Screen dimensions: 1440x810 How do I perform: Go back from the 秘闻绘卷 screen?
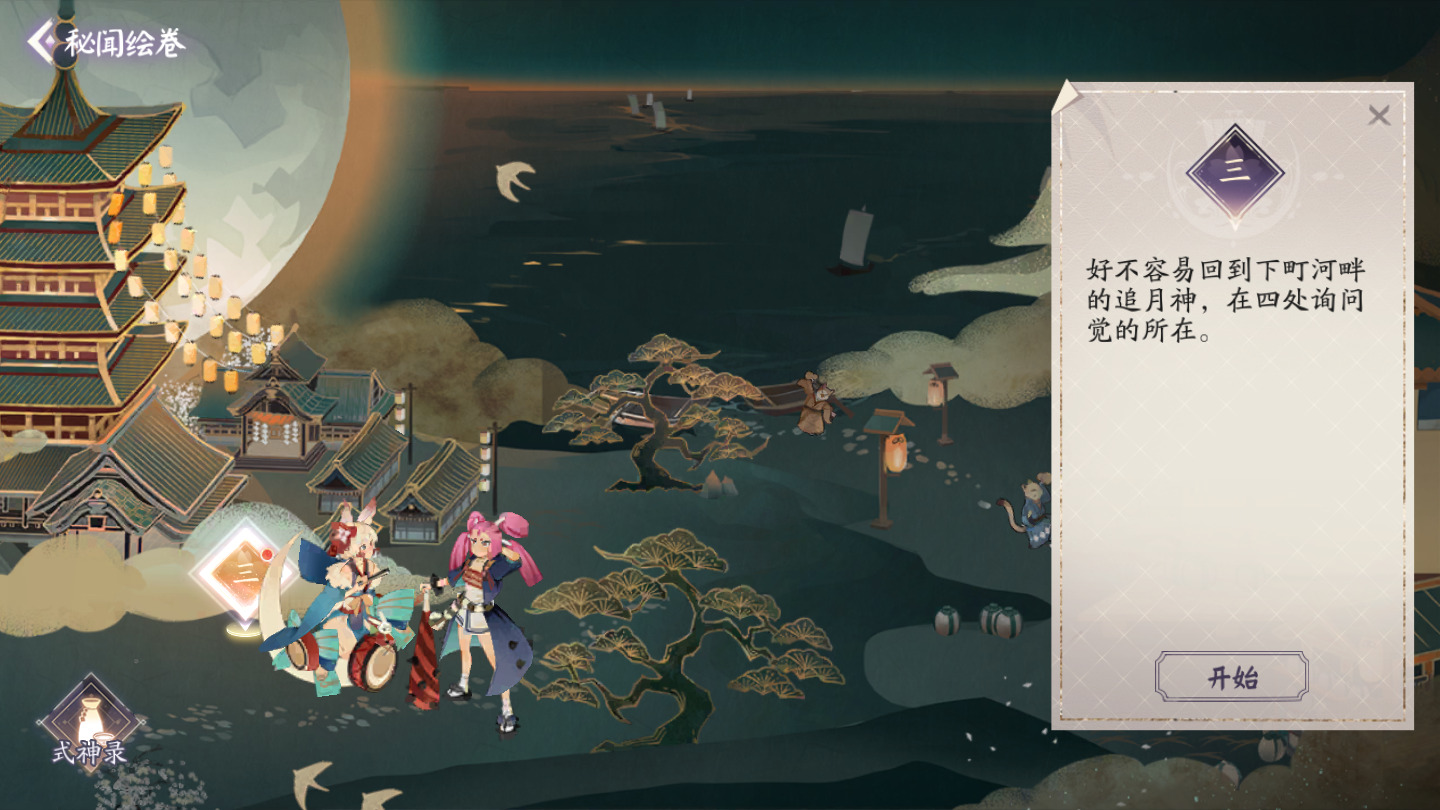(x=42, y=42)
